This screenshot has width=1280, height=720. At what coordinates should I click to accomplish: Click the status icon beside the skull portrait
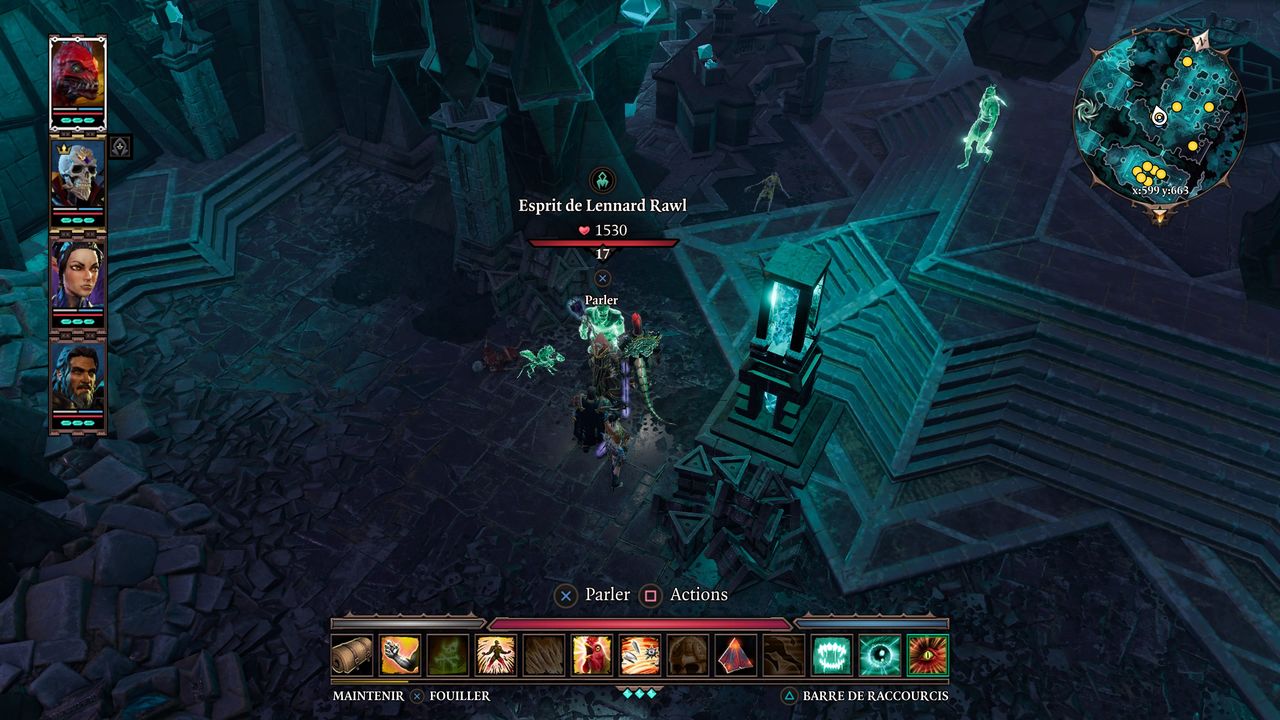(119, 148)
